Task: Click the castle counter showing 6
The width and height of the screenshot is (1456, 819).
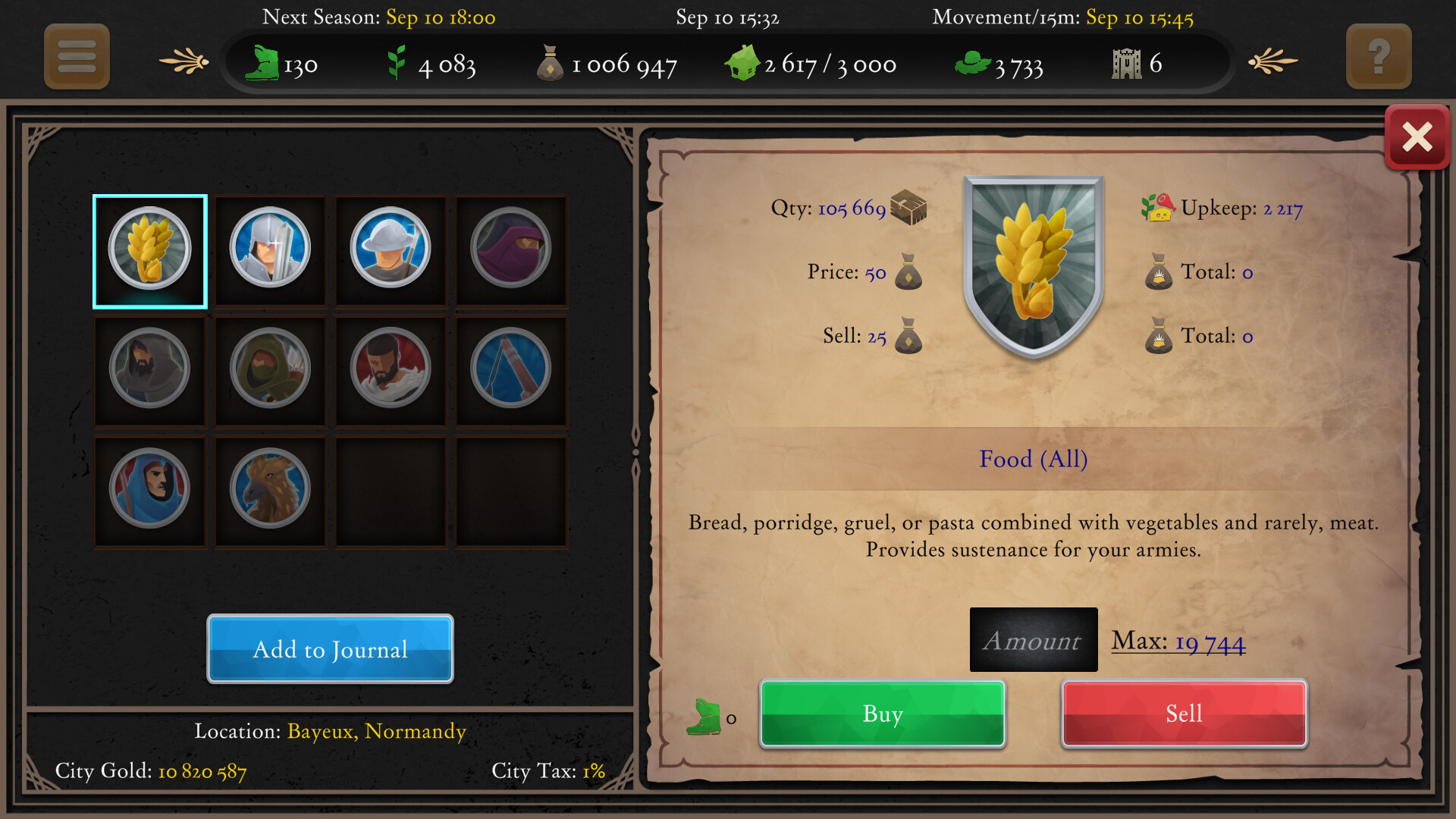Action: [x=1135, y=64]
